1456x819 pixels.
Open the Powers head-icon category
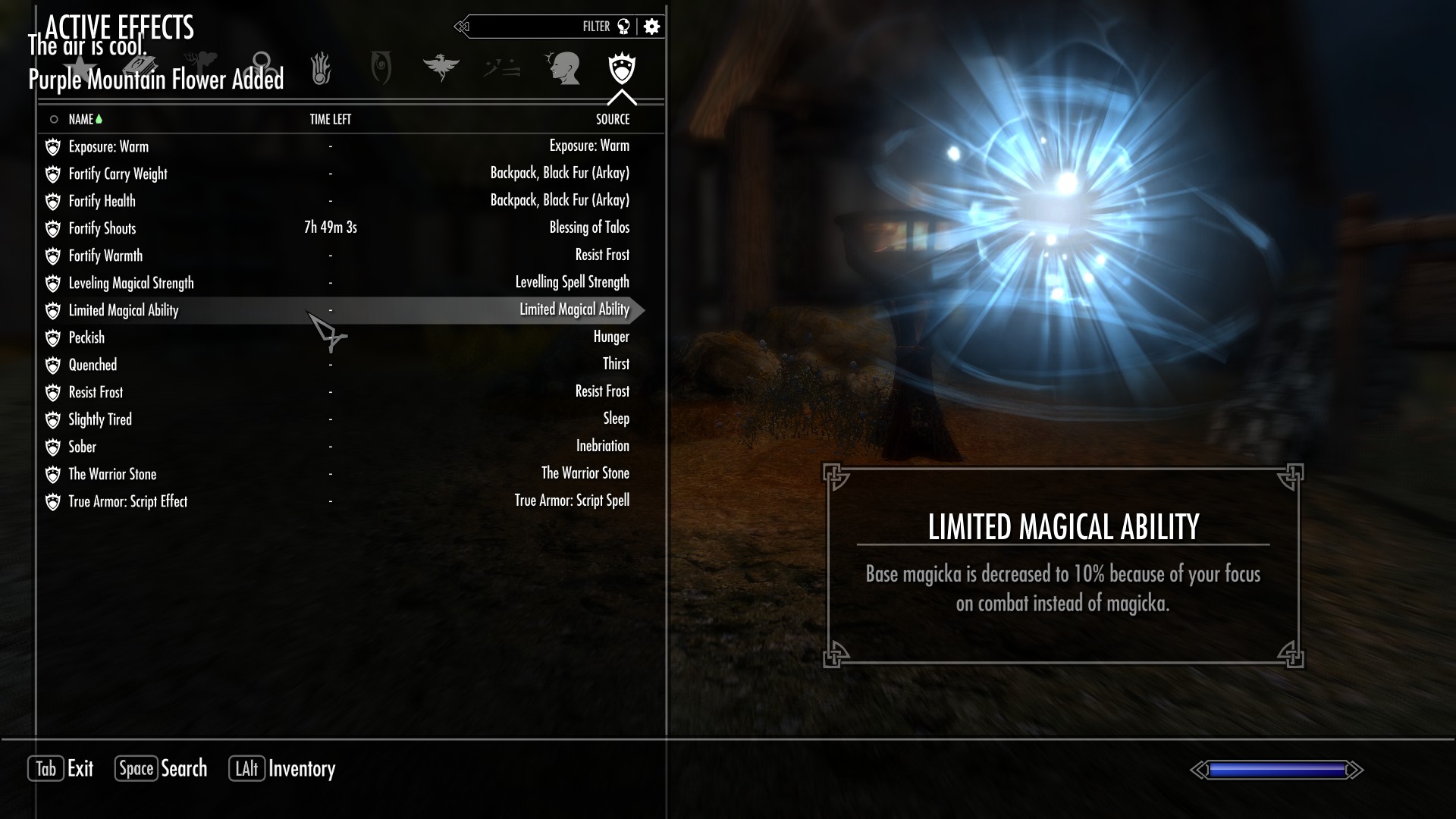563,68
